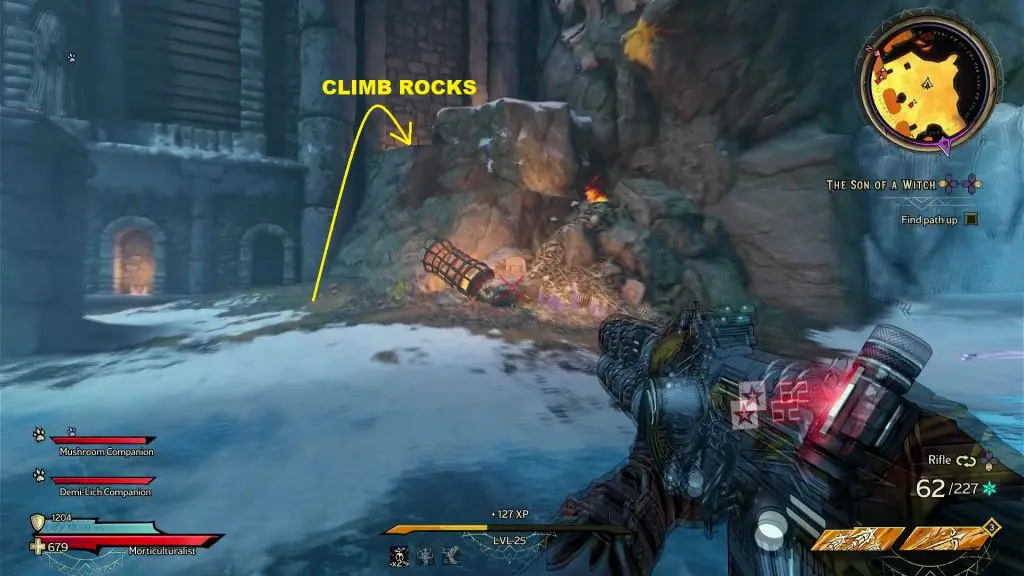
Task: Click the purple four-slot weapon selector icon
Action: (989, 461)
